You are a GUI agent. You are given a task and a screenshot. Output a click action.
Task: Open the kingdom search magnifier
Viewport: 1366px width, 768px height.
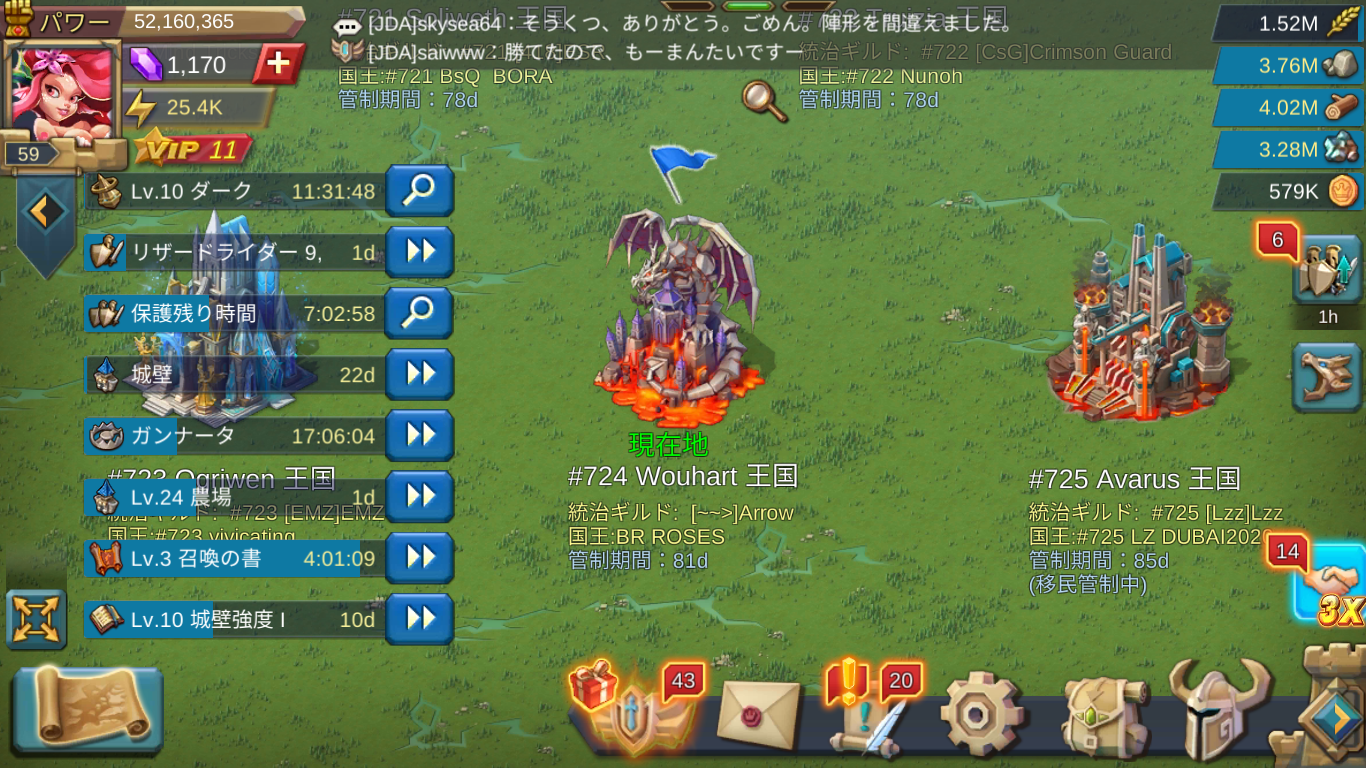762,101
